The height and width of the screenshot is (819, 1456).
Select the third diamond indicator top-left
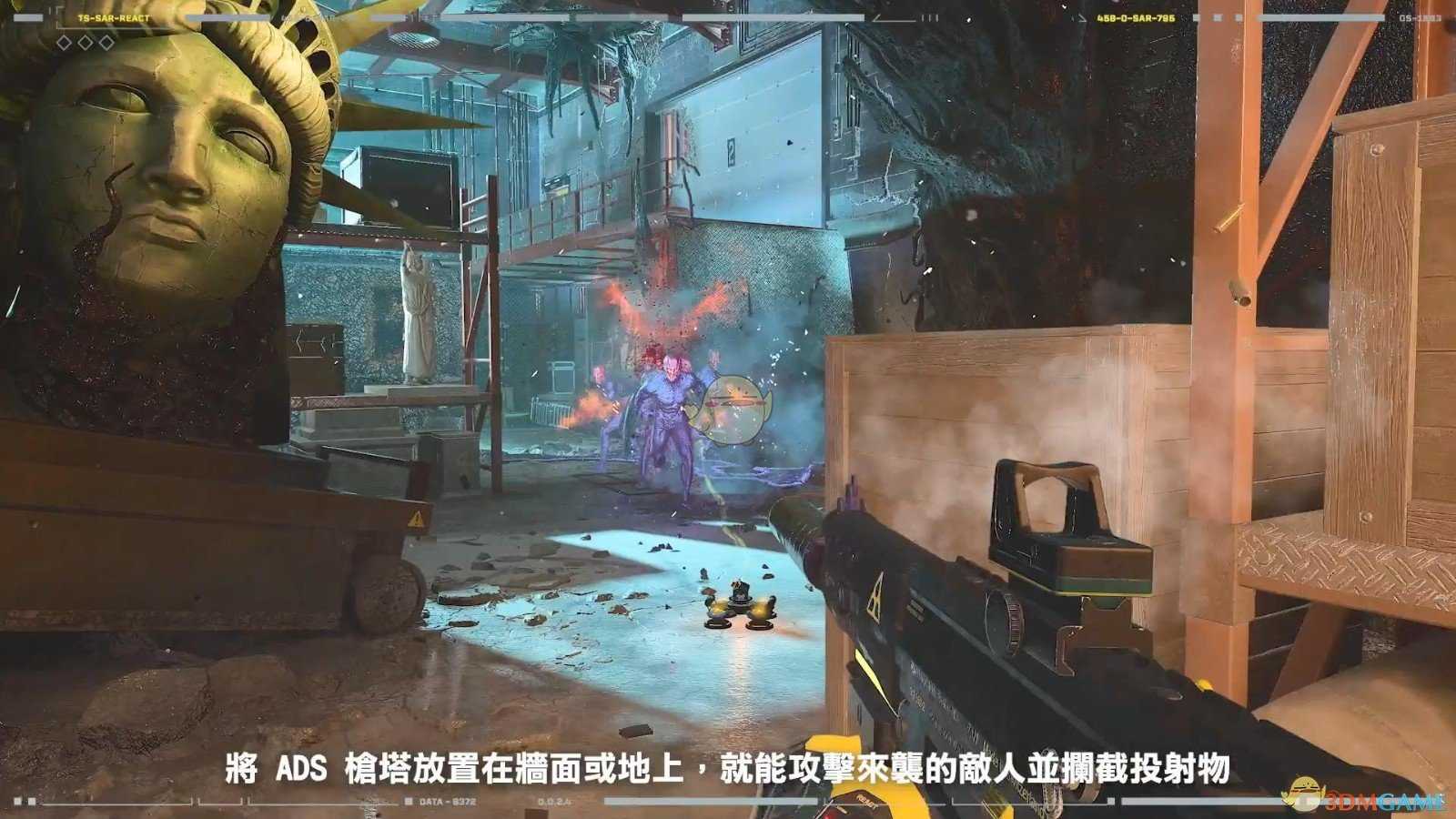point(106,43)
